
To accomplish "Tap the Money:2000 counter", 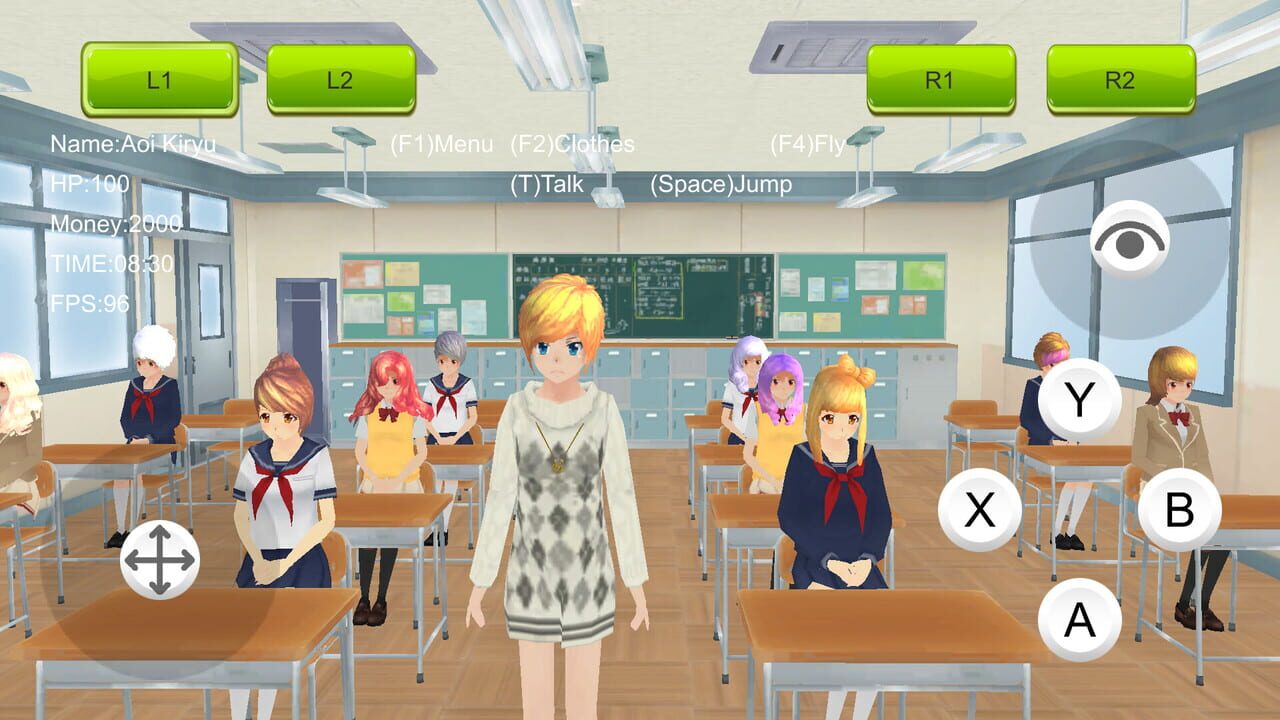I will (114, 226).
